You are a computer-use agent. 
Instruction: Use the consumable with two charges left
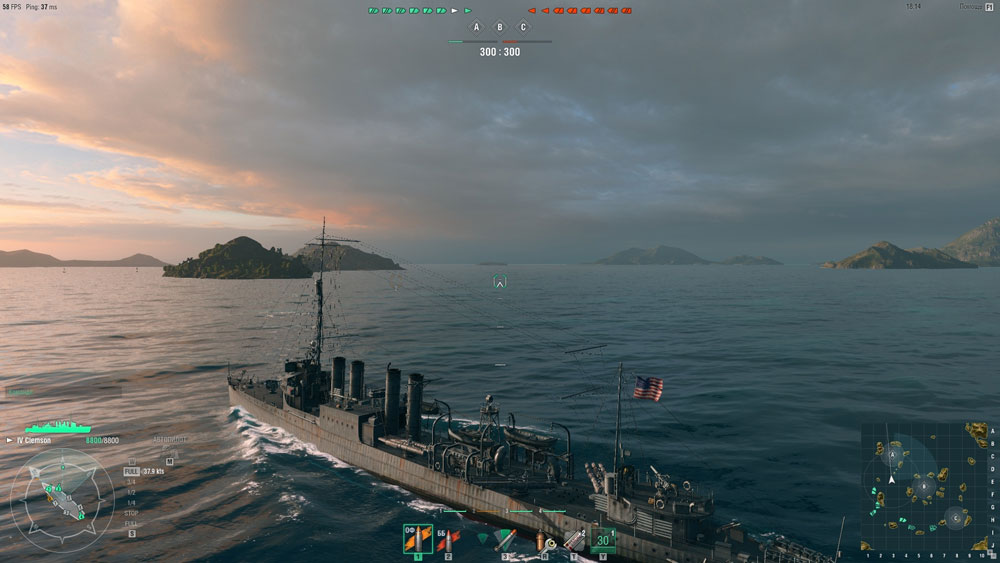click(574, 541)
